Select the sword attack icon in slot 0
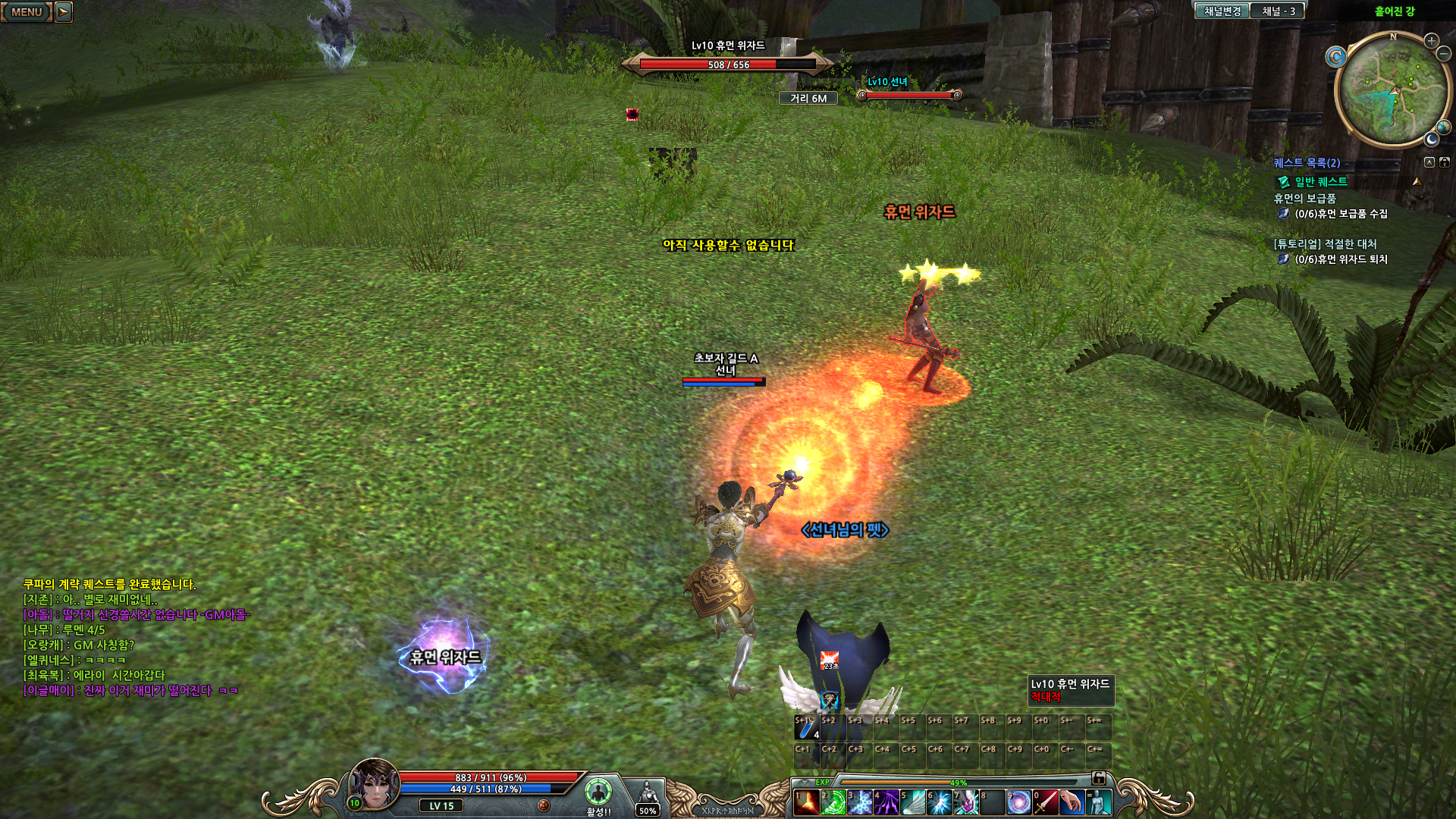Screen dimensions: 1456x819 click(x=1045, y=802)
